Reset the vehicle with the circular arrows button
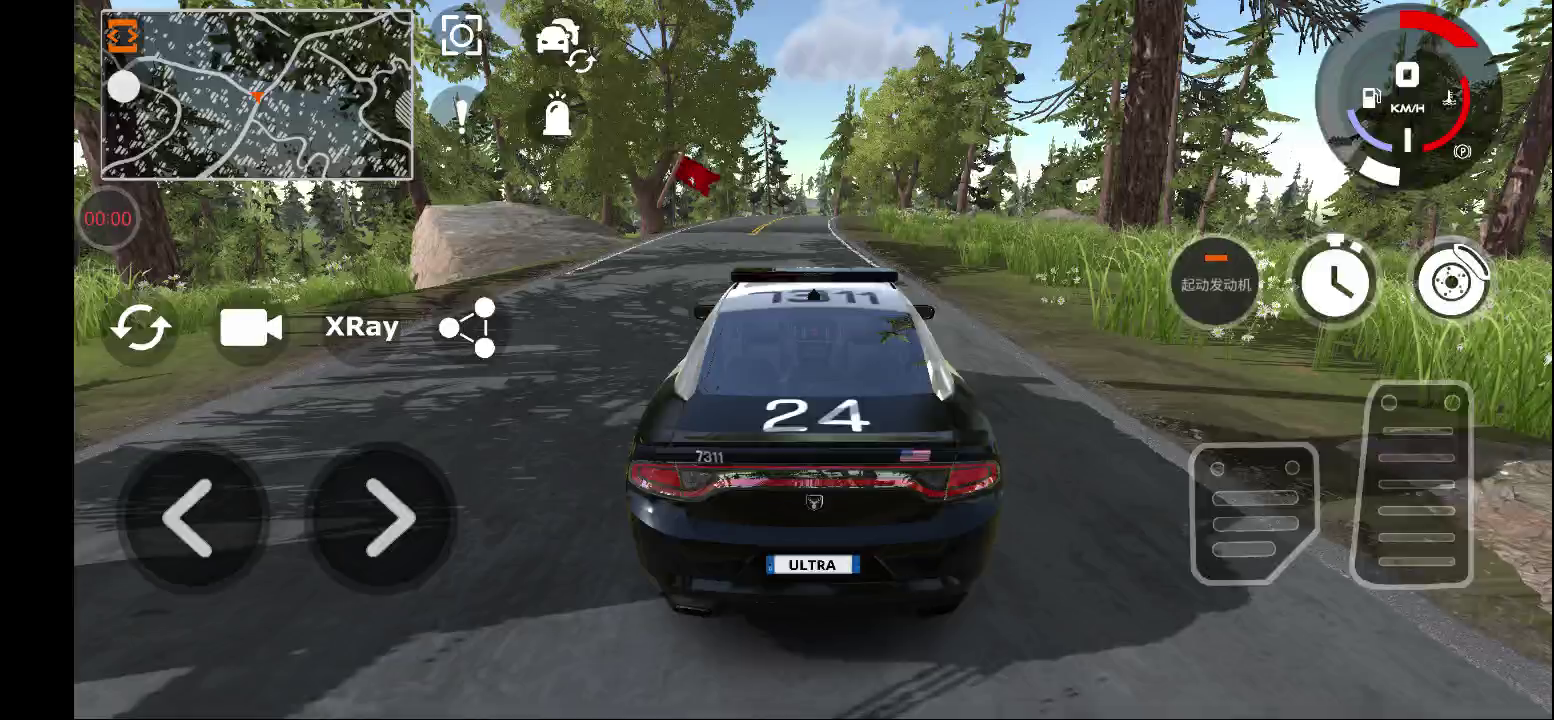 click(141, 328)
